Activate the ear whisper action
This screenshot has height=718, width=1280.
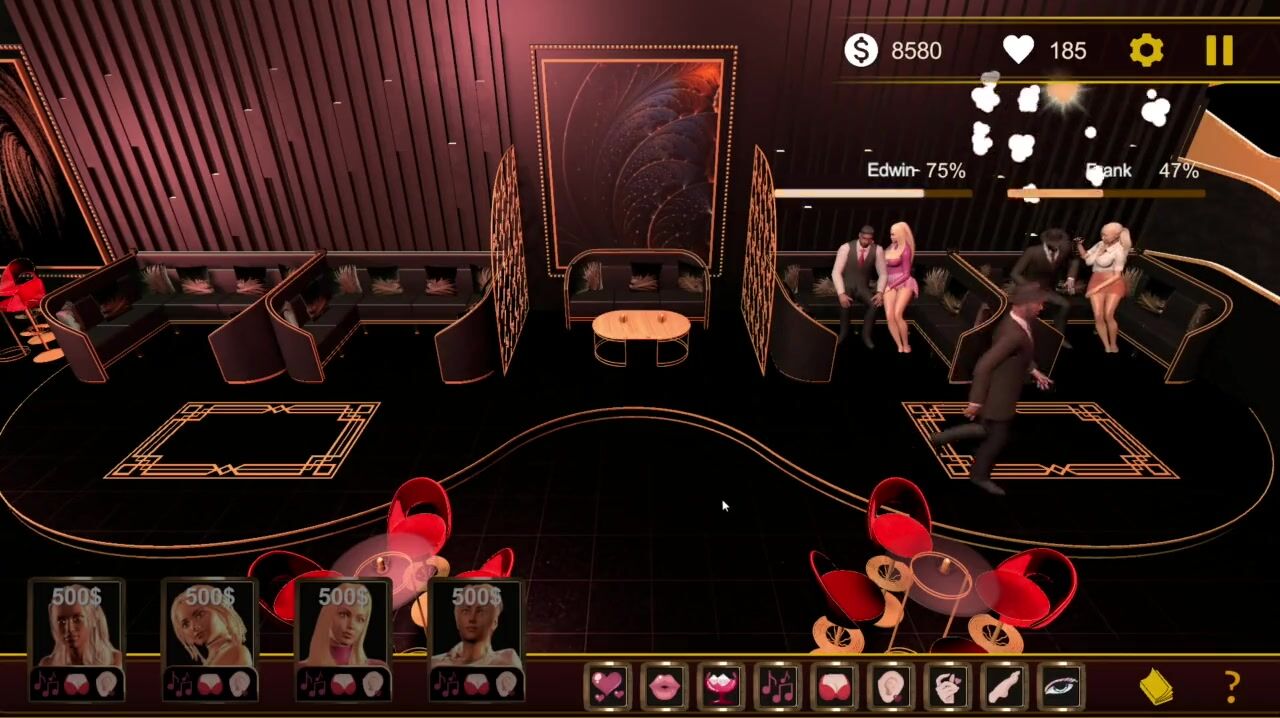point(891,686)
